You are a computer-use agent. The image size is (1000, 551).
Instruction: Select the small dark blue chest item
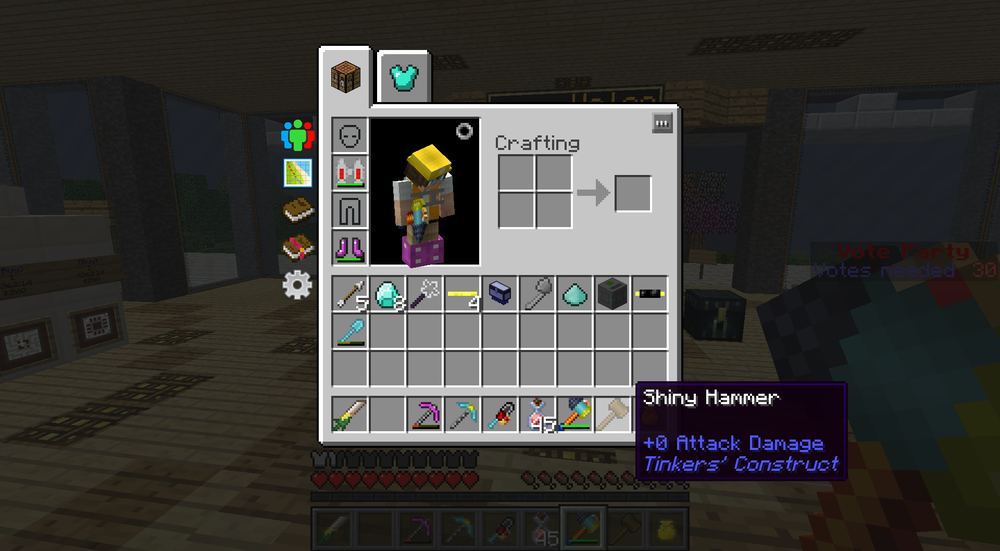tap(500, 294)
